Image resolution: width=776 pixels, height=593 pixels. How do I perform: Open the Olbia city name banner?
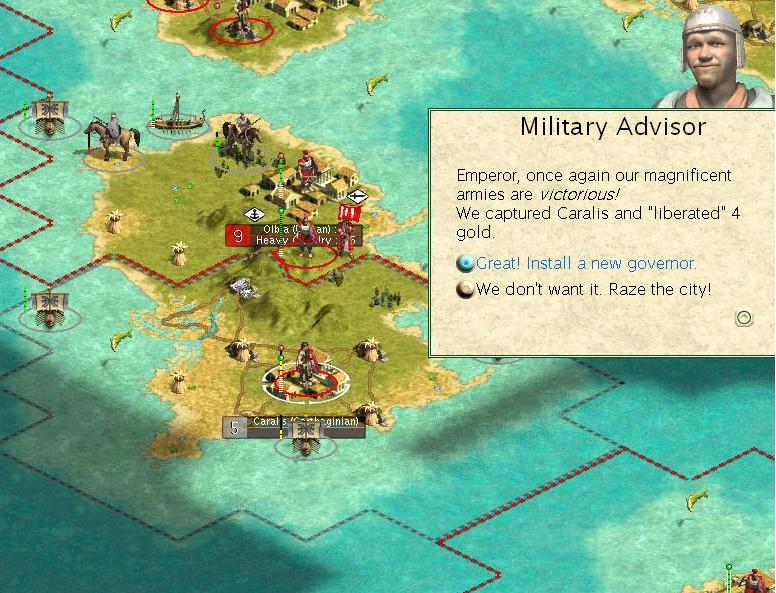tap(295, 236)
